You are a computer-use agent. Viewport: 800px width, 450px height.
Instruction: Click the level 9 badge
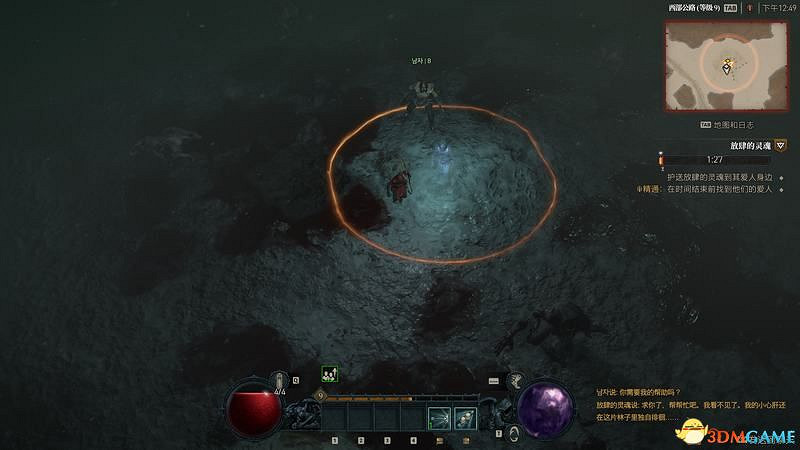tap(321, 396)
